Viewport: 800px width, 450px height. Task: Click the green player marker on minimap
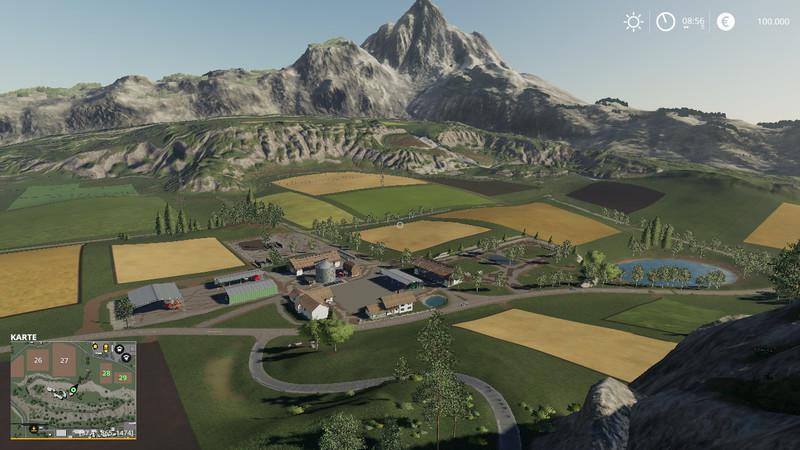pyautogui.click(x=73, y=389)
